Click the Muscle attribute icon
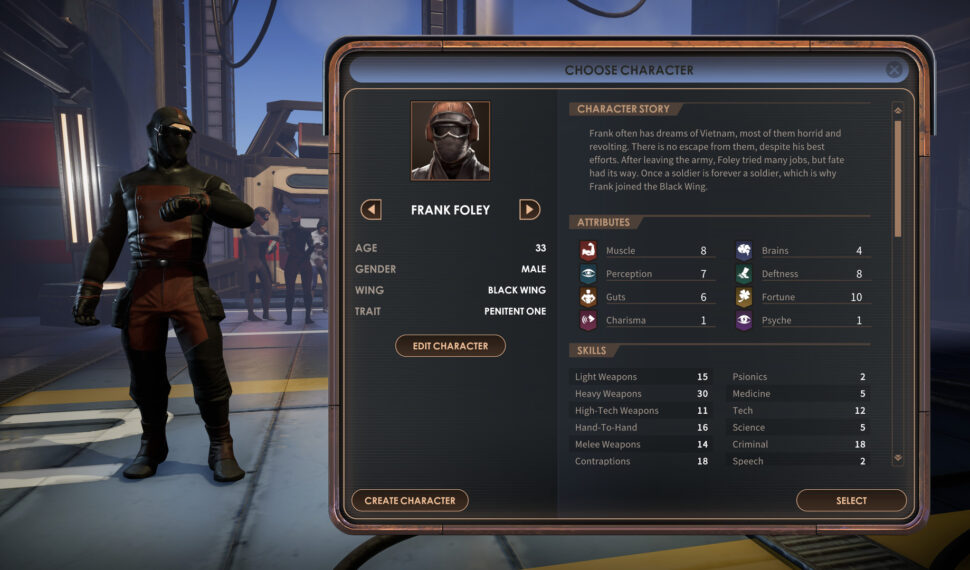This screenshot has width=970, height=570. 588,251
